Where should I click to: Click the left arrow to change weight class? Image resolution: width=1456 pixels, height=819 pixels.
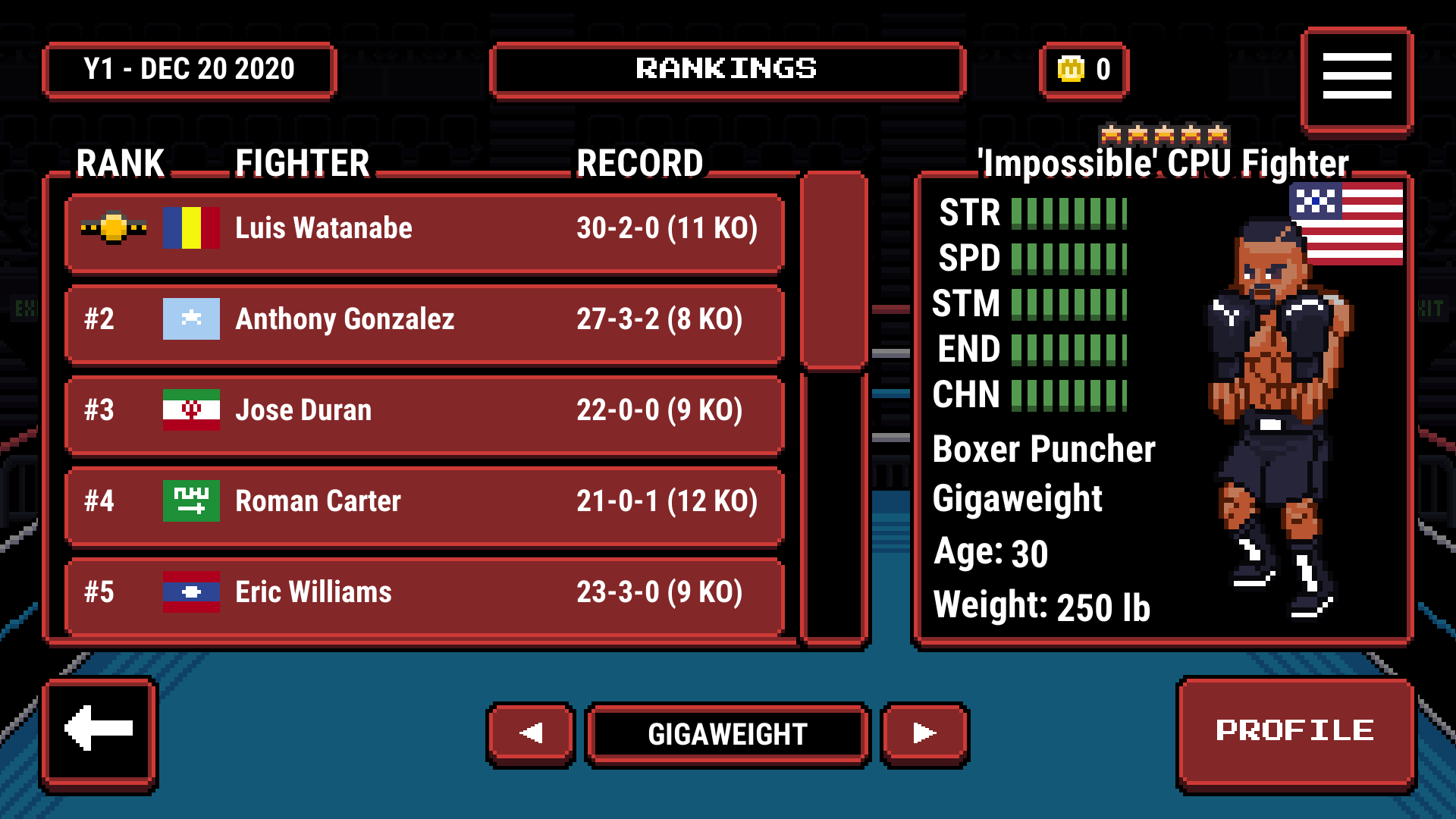tap(530, 733)
